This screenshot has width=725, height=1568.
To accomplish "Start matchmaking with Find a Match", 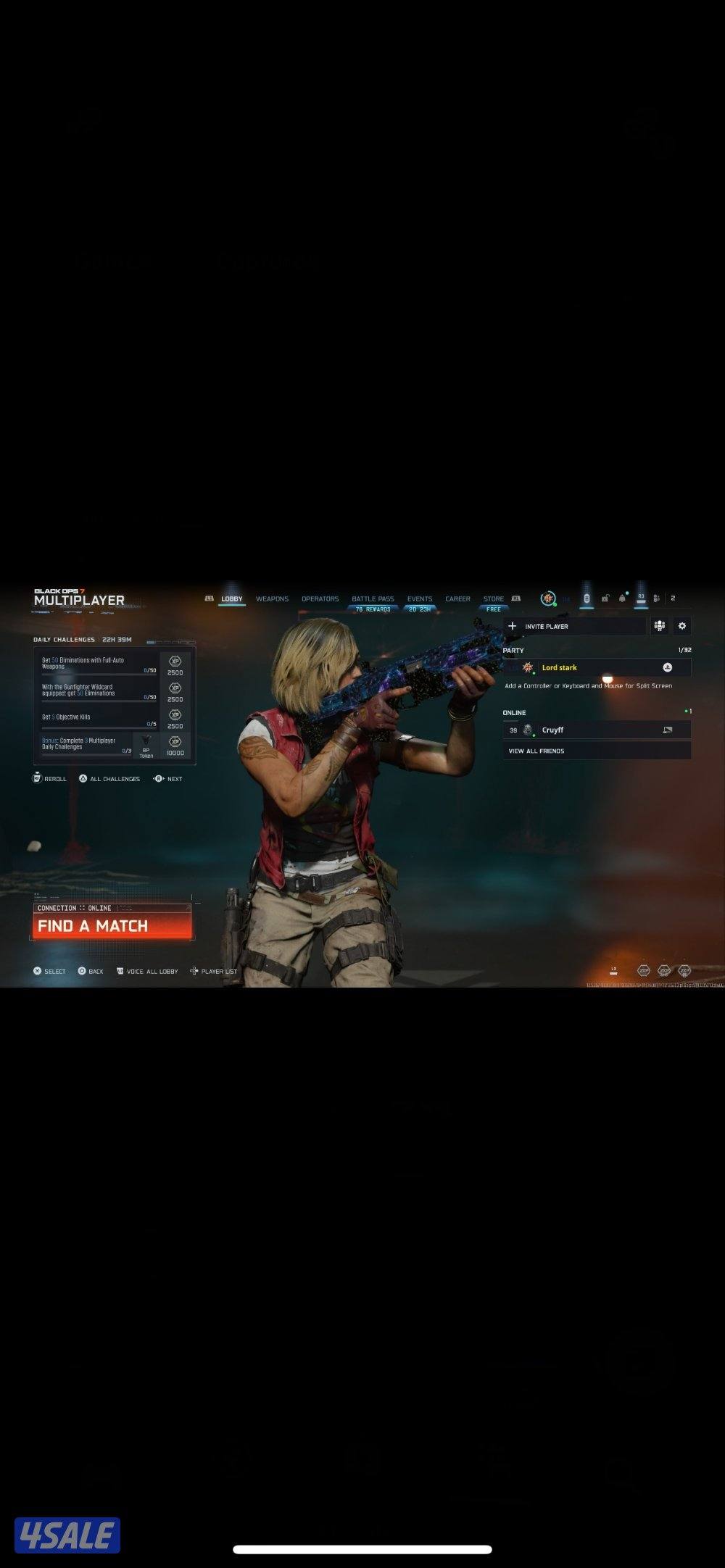I will [x=112, y=926].
